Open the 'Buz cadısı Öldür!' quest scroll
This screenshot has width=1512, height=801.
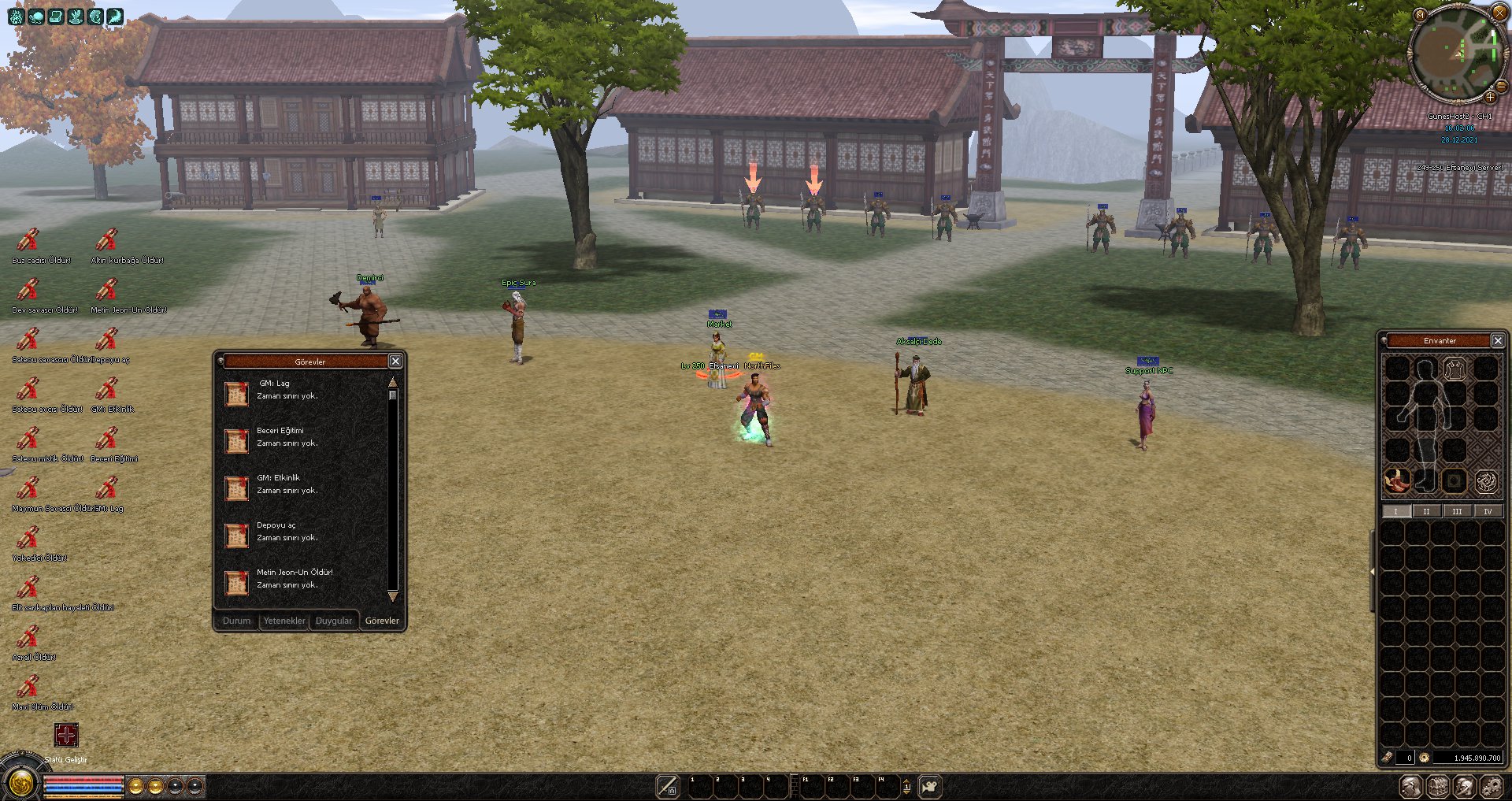coord(28,239)
